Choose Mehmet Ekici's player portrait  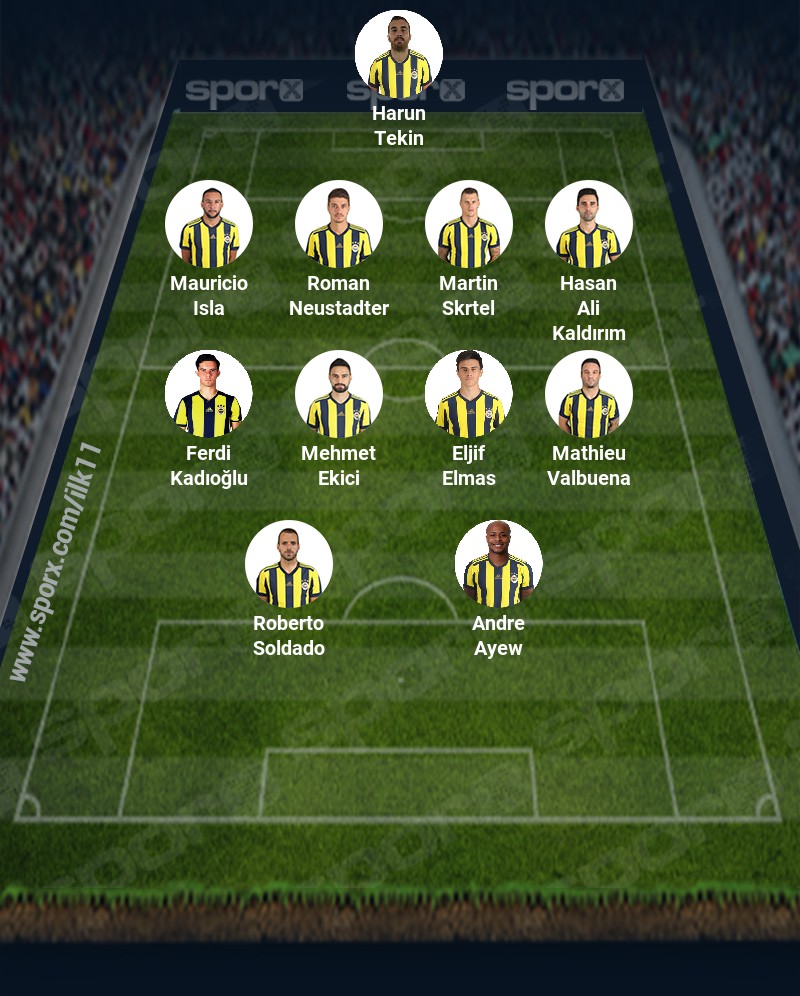click(339, 394)
